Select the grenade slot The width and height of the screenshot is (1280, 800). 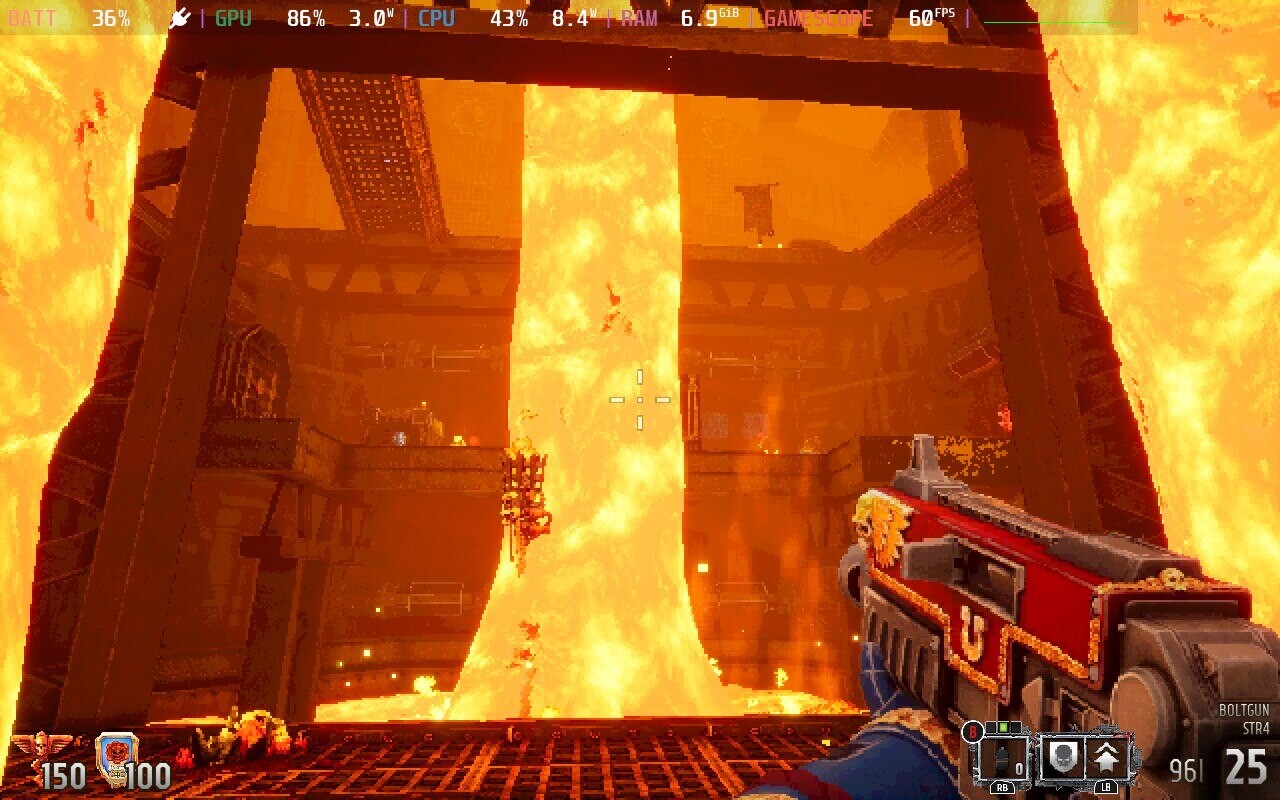click(x=1001, y=758)
